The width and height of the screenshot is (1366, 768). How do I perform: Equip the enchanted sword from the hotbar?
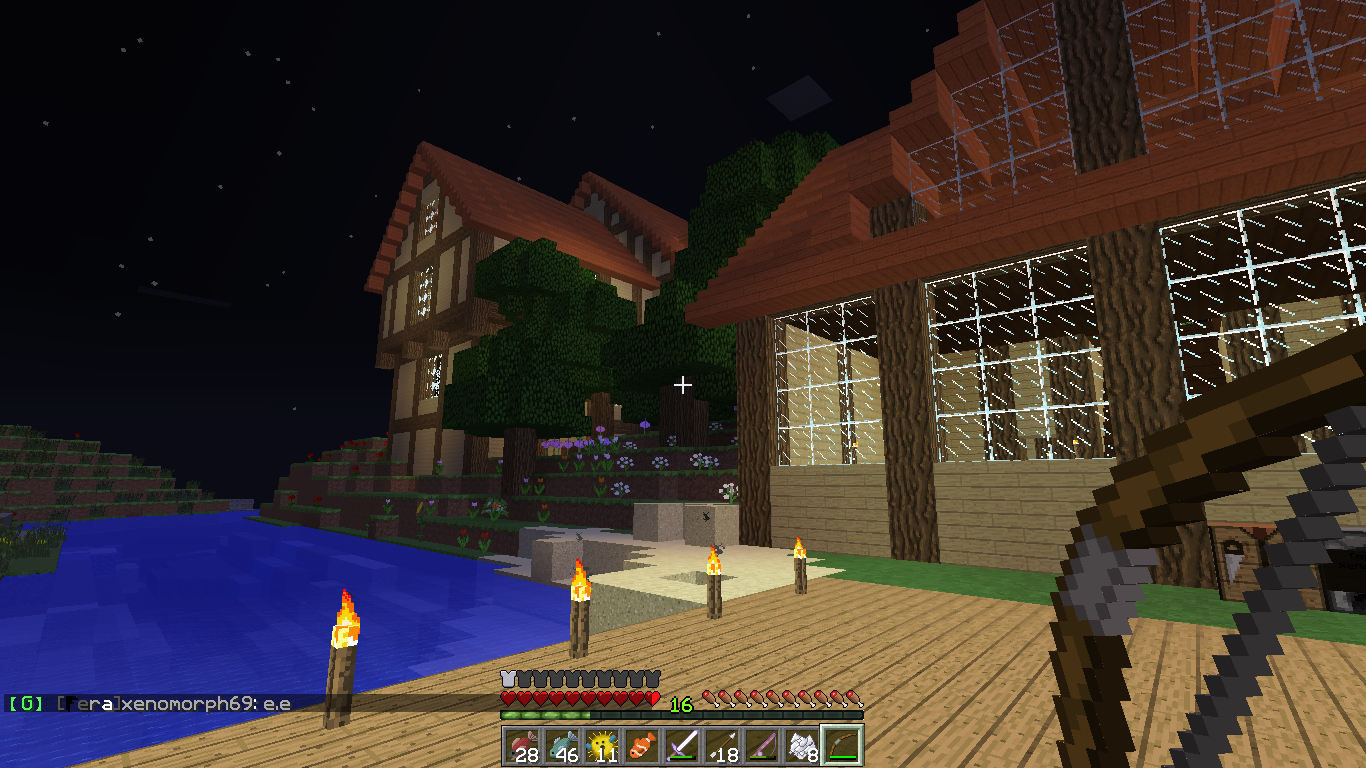pos(681,745)
